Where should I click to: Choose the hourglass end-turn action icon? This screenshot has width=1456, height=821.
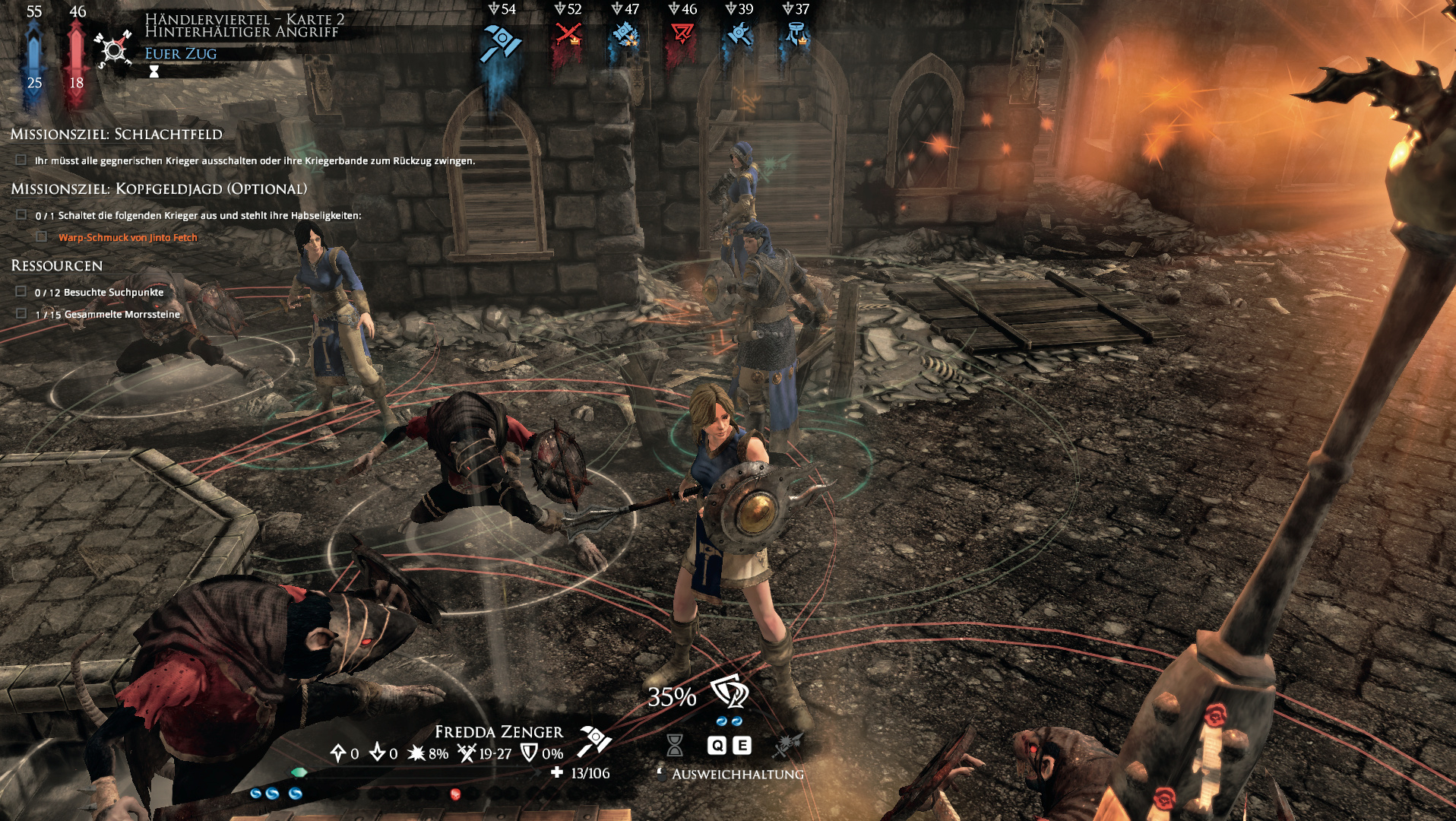point(674,745)
